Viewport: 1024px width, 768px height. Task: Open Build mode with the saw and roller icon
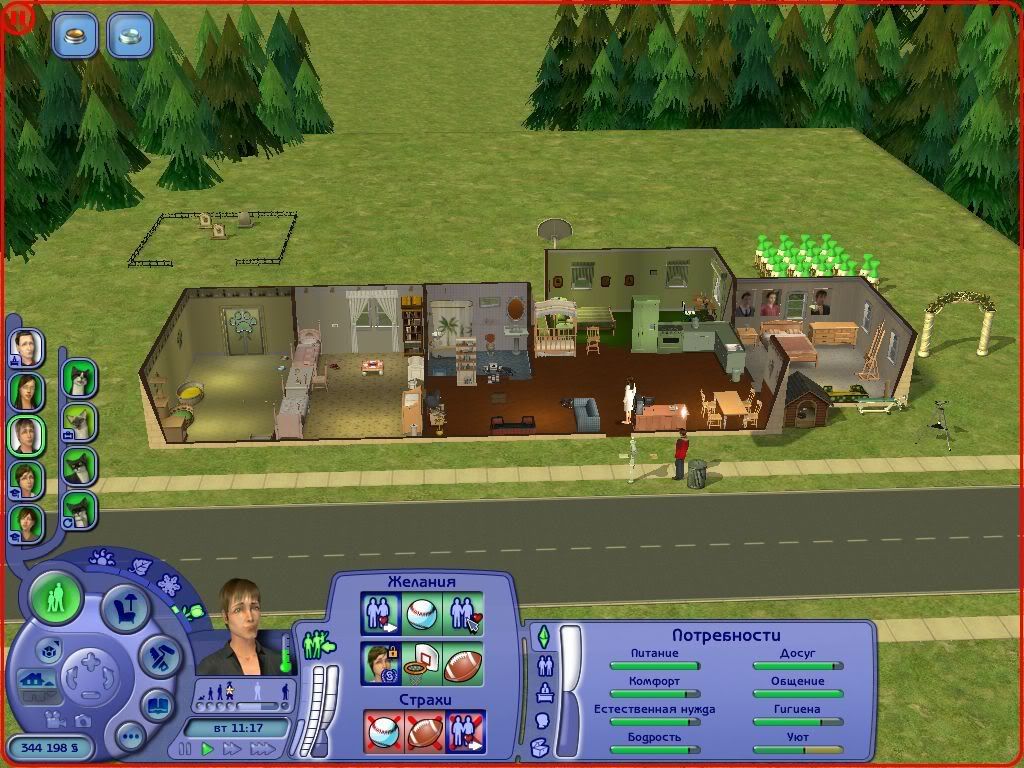tap(159, 656)
